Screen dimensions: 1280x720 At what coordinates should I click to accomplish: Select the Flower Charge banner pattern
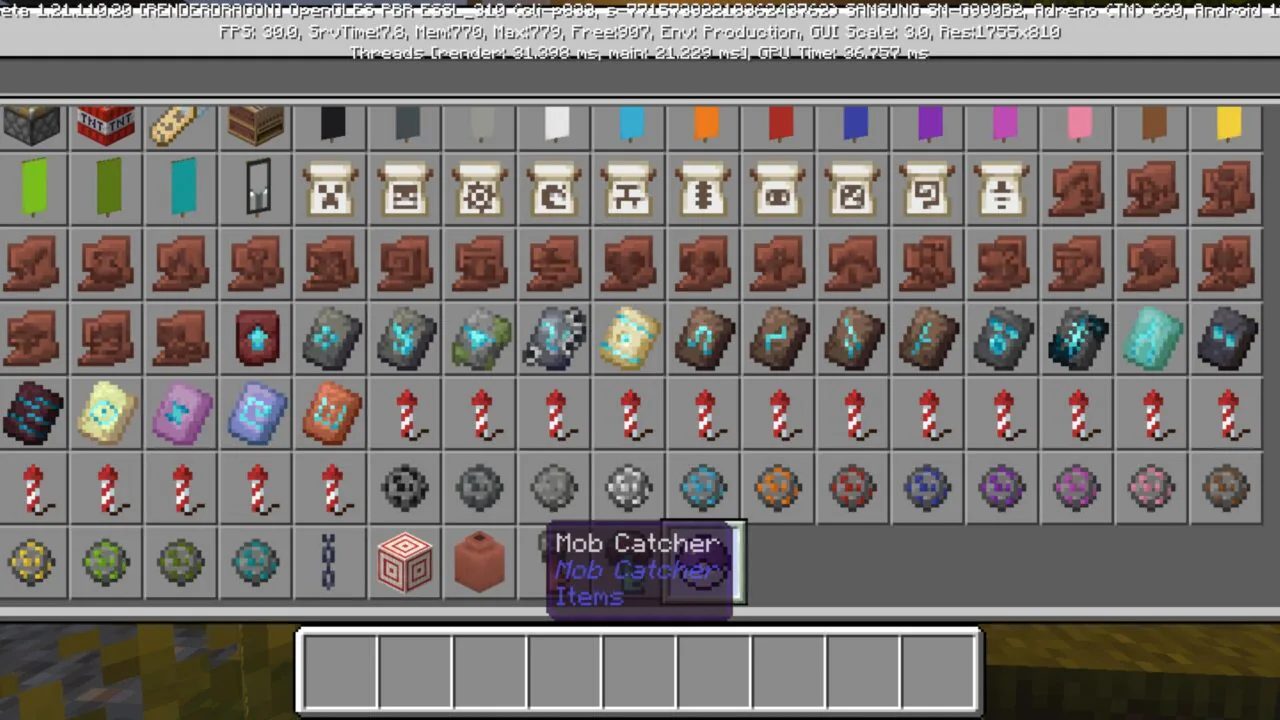479,190
